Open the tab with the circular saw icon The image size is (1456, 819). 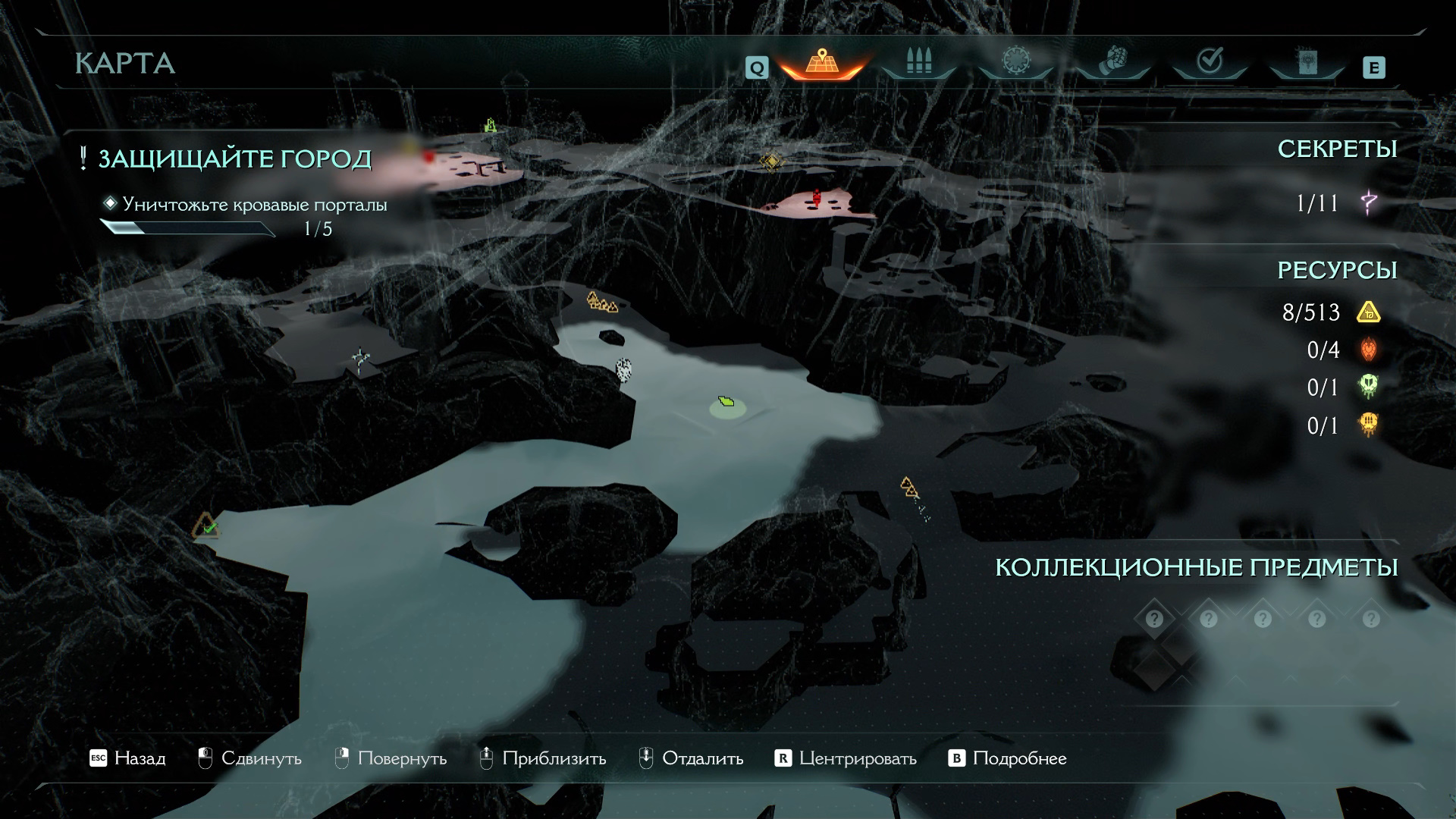(1015, 62)
